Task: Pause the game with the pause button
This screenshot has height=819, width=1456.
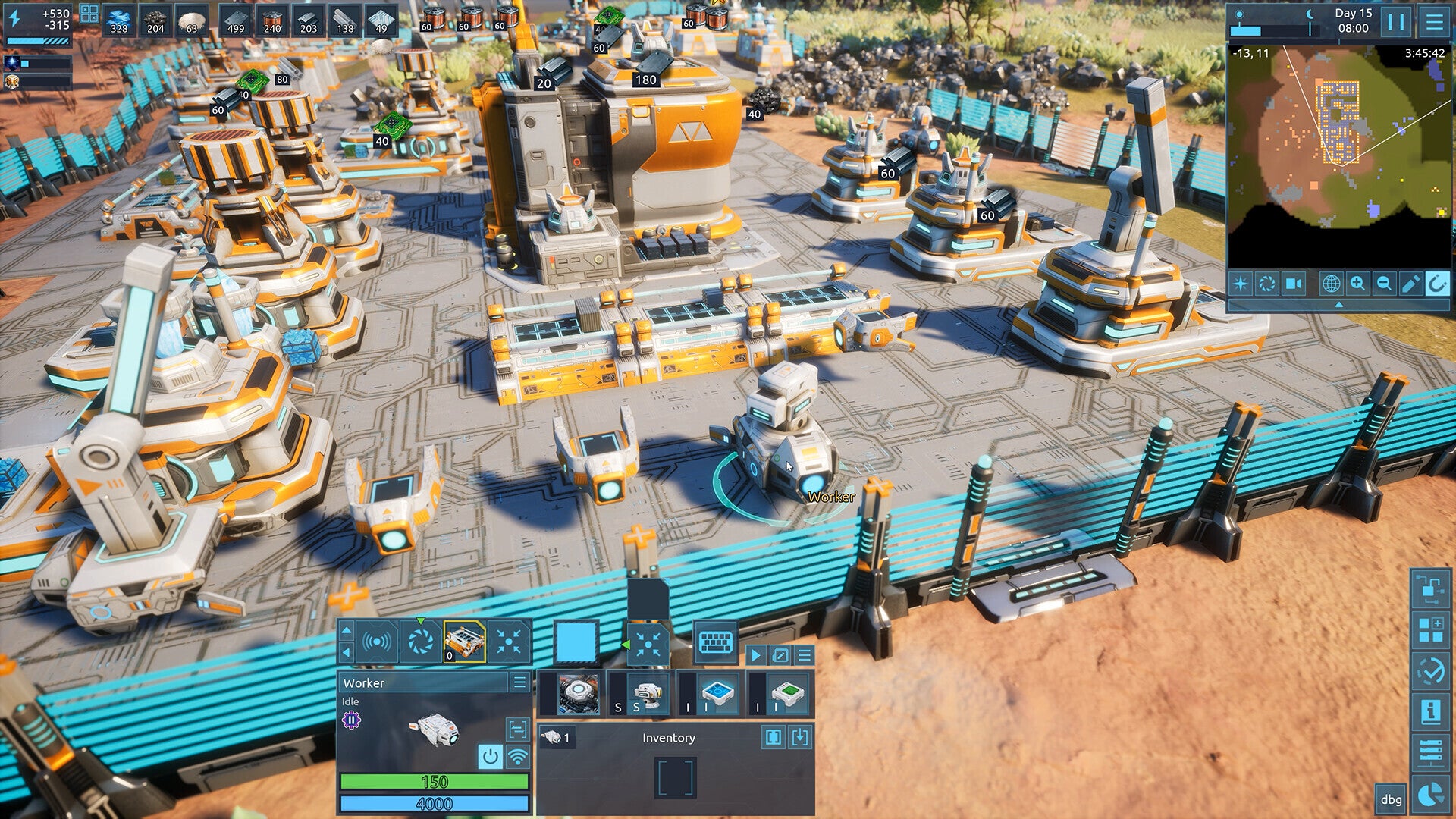Action: [x=1395, y=21]
